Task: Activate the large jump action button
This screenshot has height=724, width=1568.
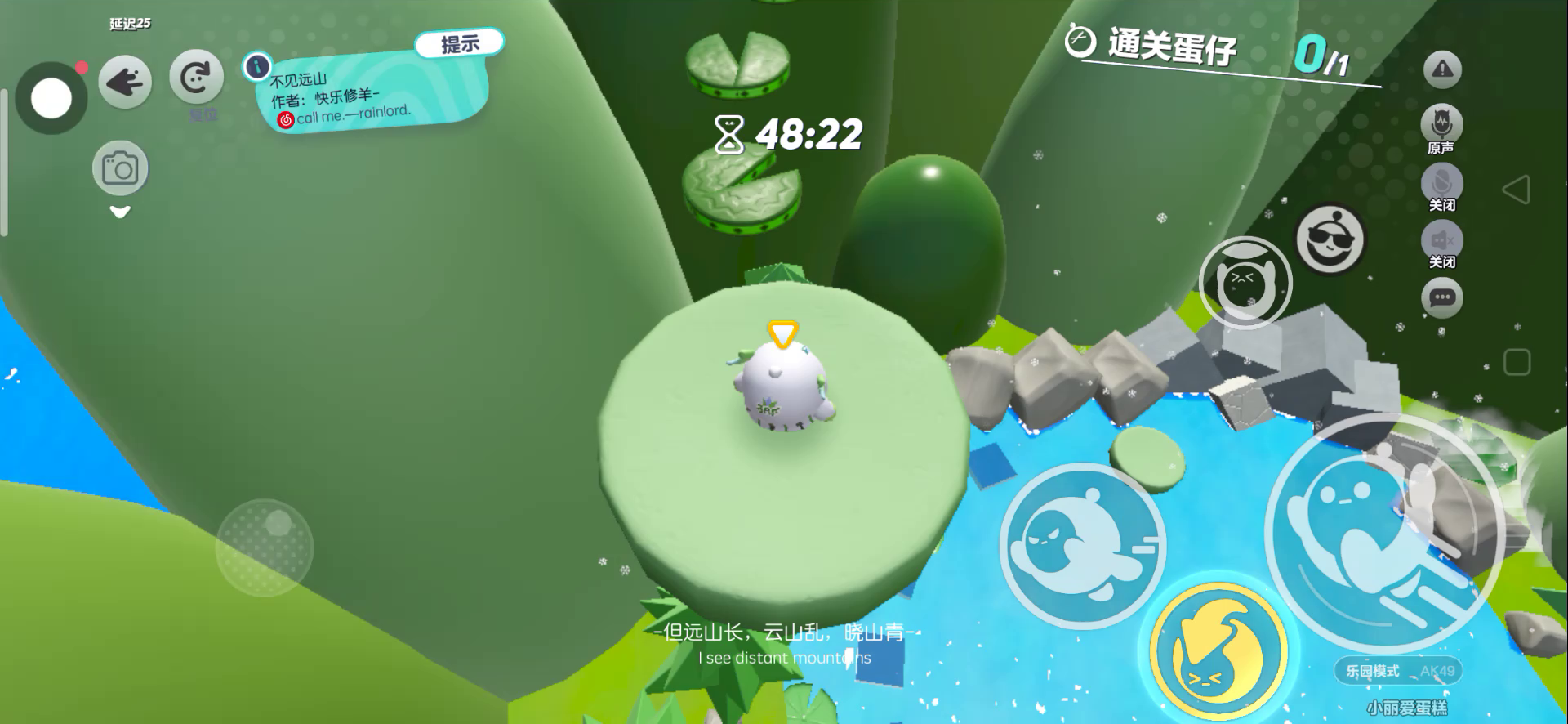Action: tap(1384, 533)
